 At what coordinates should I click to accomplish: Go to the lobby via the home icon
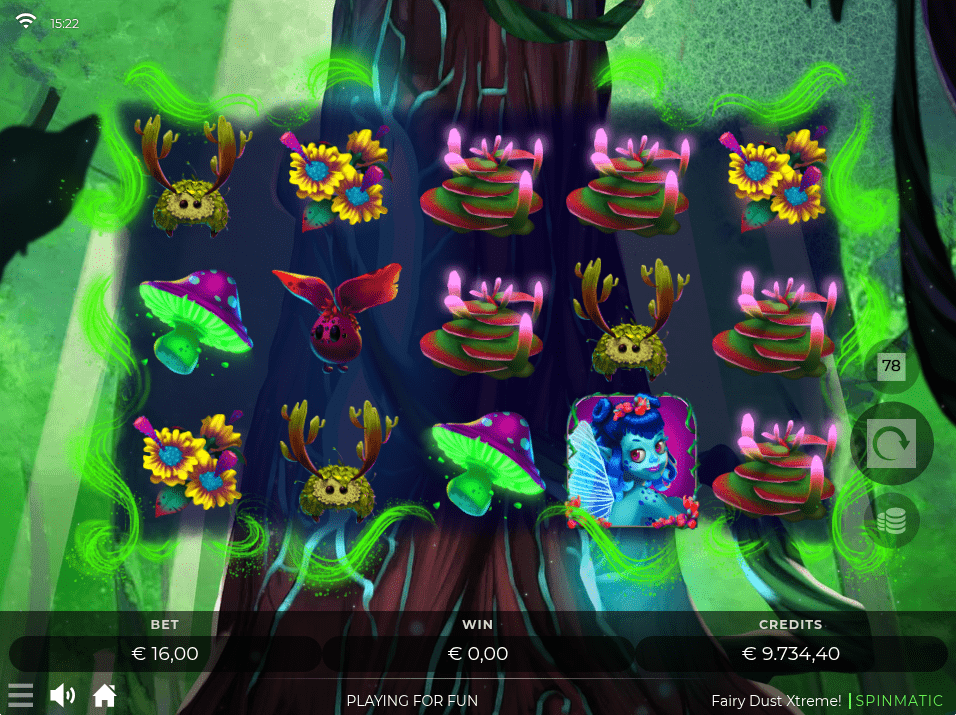tap(105, 695)
